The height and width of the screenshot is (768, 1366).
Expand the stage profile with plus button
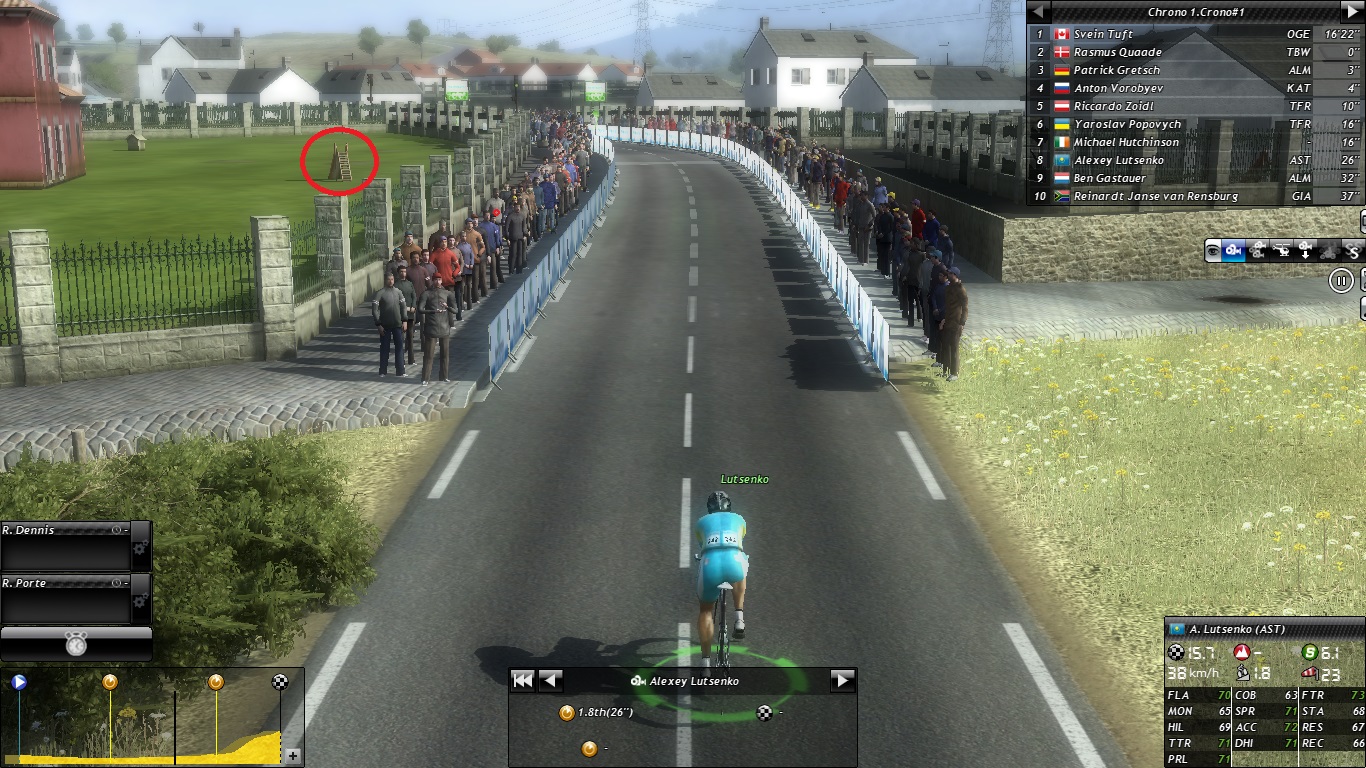pyautogui.click(x=293, y=756)
